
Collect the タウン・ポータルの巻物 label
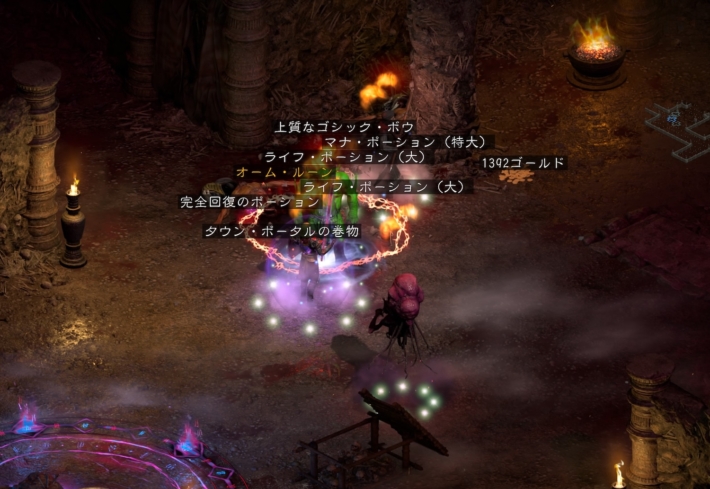(280, 231)
